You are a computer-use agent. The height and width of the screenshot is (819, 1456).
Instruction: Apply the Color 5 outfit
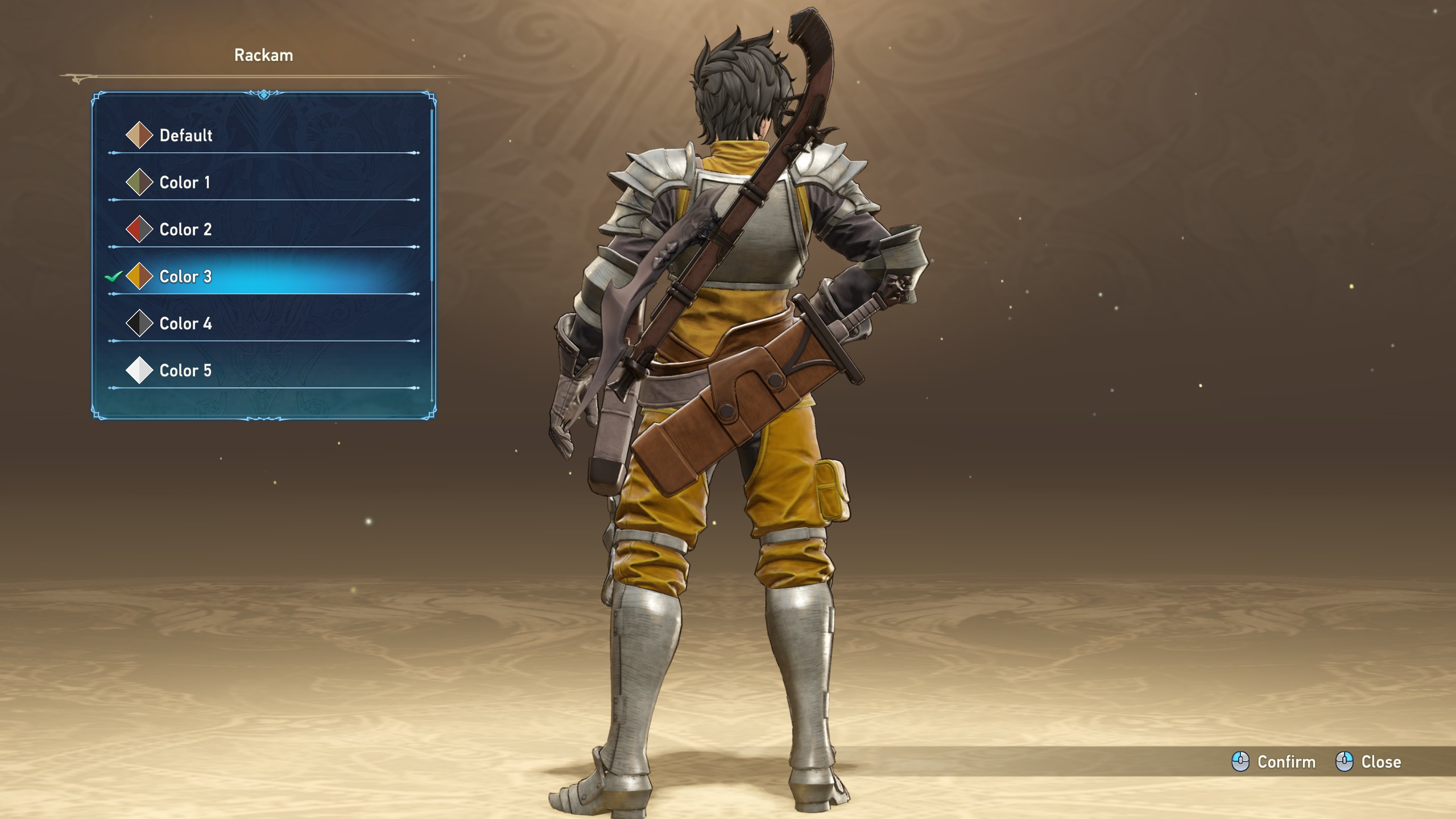pos(185,371)
